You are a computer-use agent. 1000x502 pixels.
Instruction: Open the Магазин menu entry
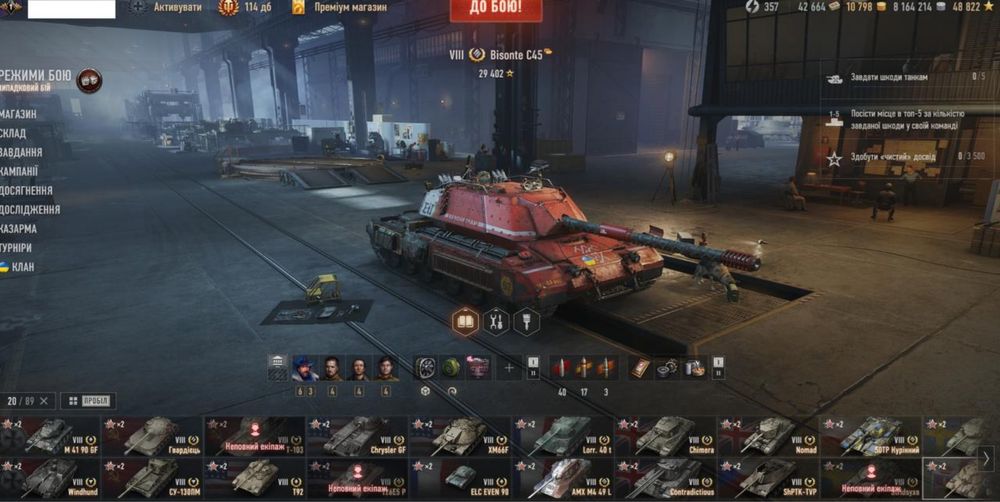(20, 114)
